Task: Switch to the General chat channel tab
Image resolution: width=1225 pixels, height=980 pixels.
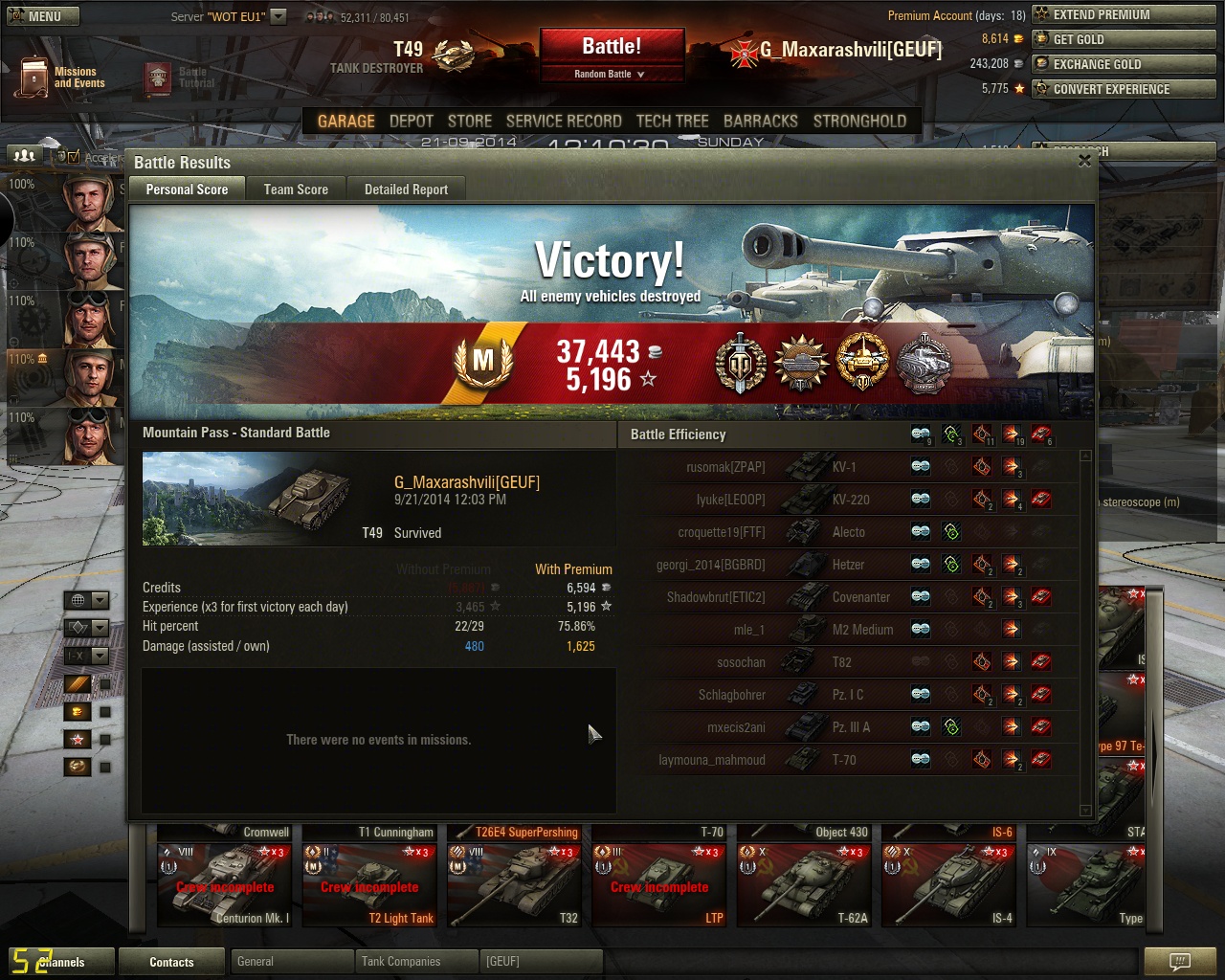Action: [291, 962]
